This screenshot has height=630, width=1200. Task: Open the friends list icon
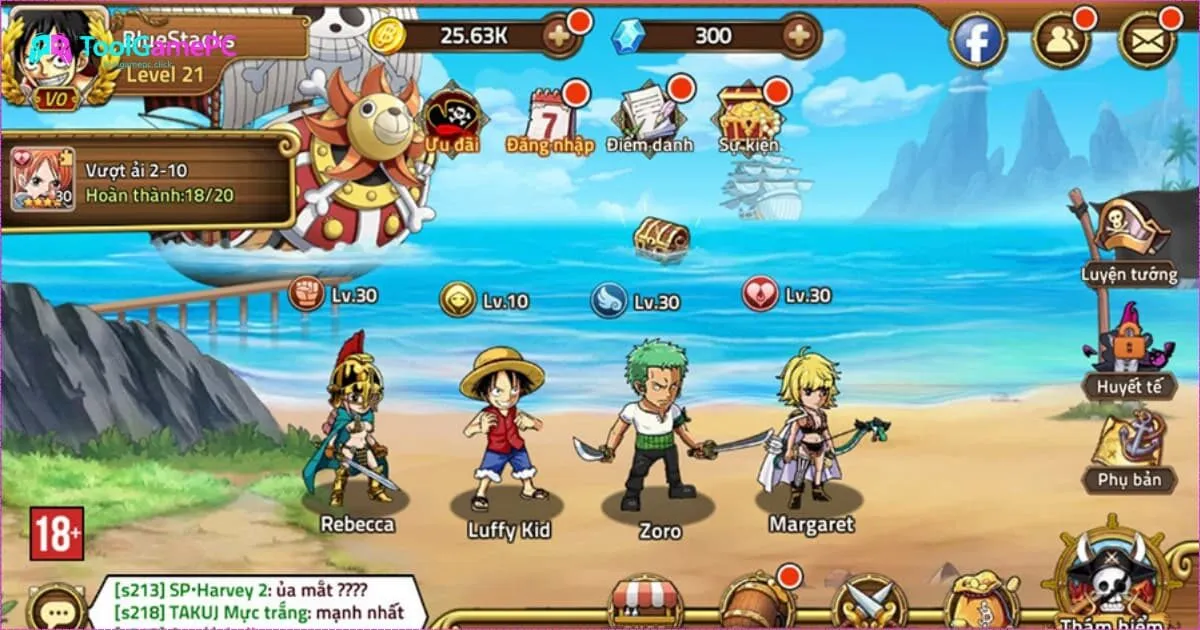point(1060,40)
